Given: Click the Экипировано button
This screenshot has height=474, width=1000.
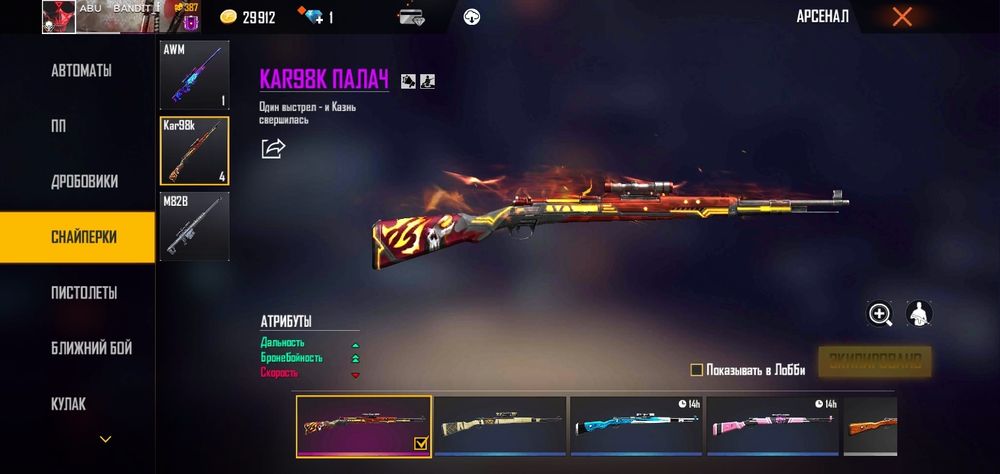Looking at the screenshot, I should 875,362.
